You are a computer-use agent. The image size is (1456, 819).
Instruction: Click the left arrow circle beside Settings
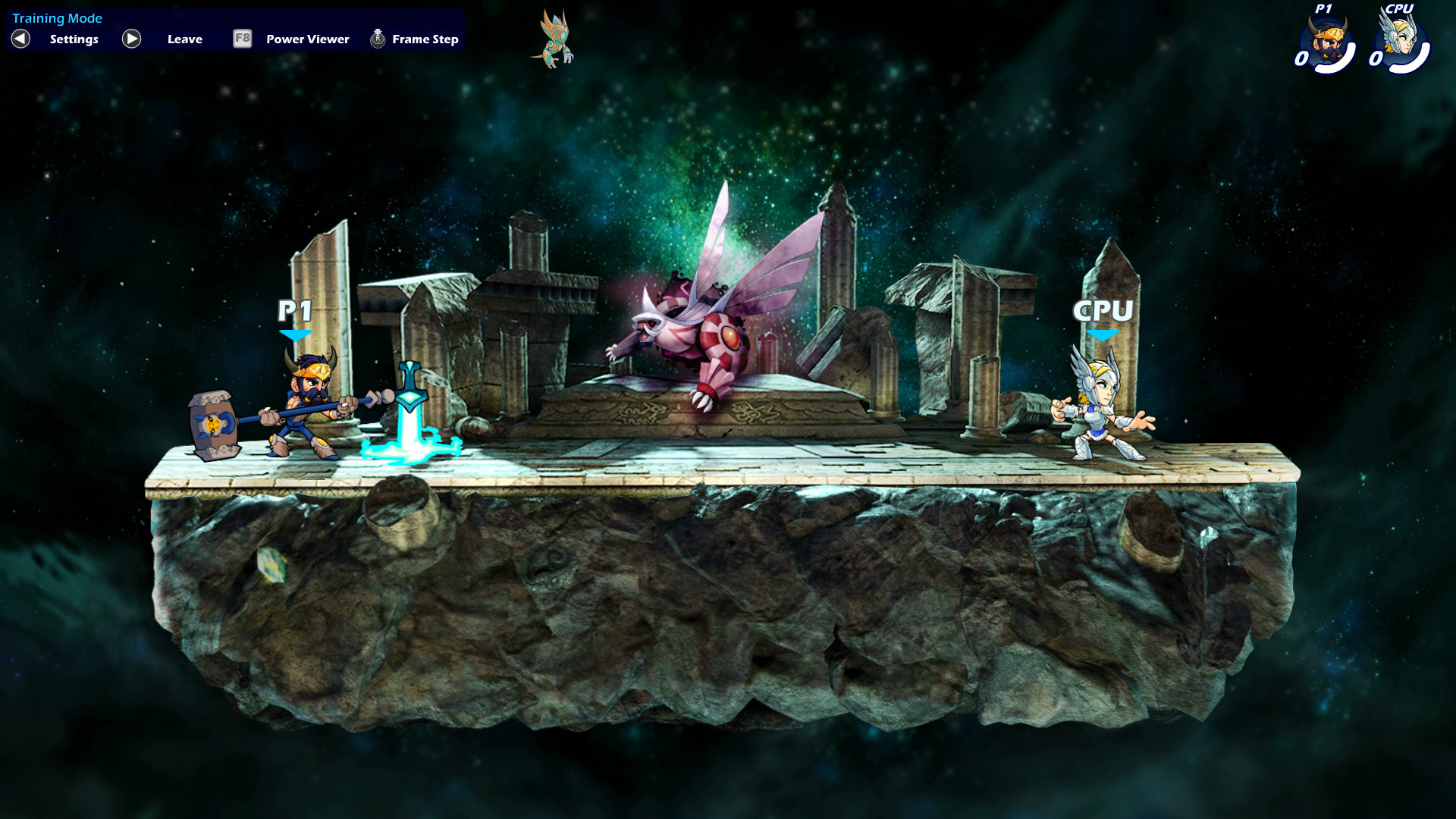click(20, 39)
